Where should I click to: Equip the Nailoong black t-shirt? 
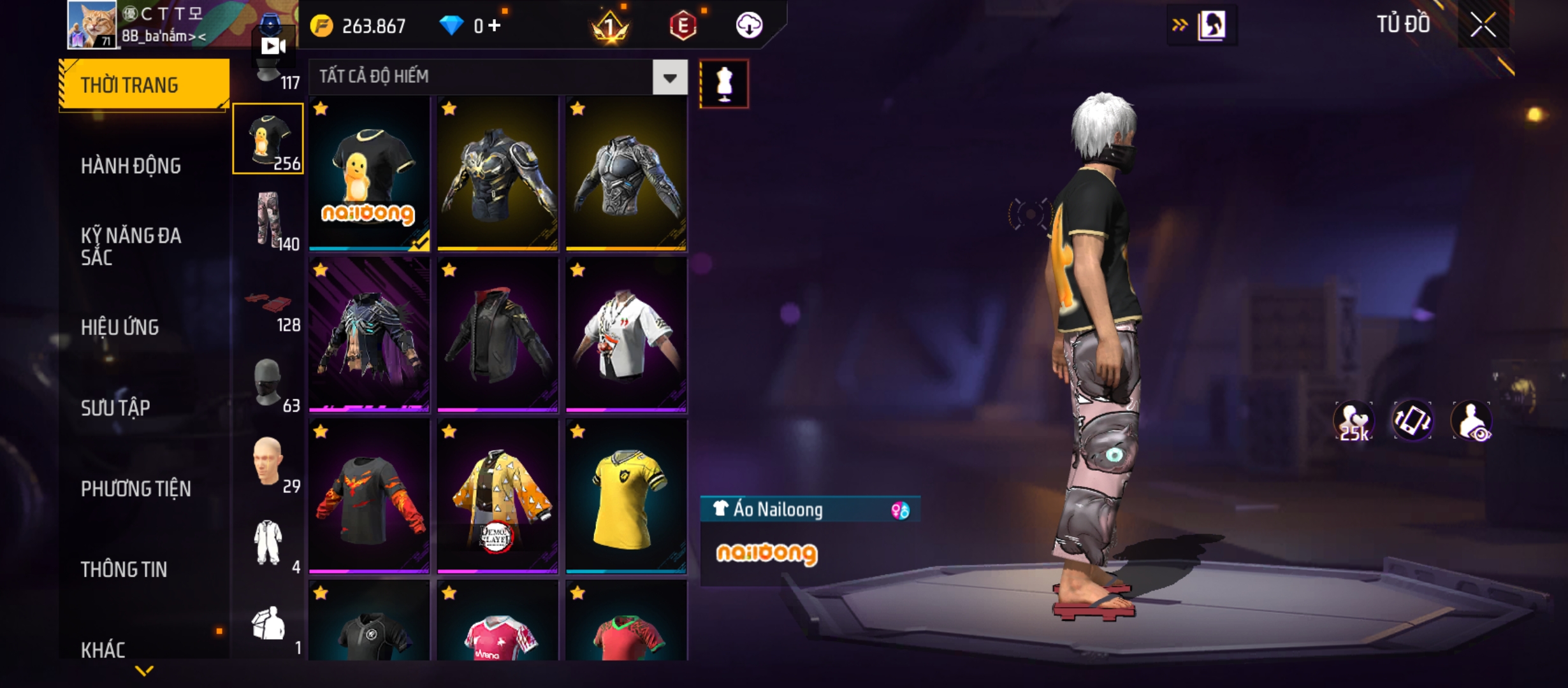(369, 173)
